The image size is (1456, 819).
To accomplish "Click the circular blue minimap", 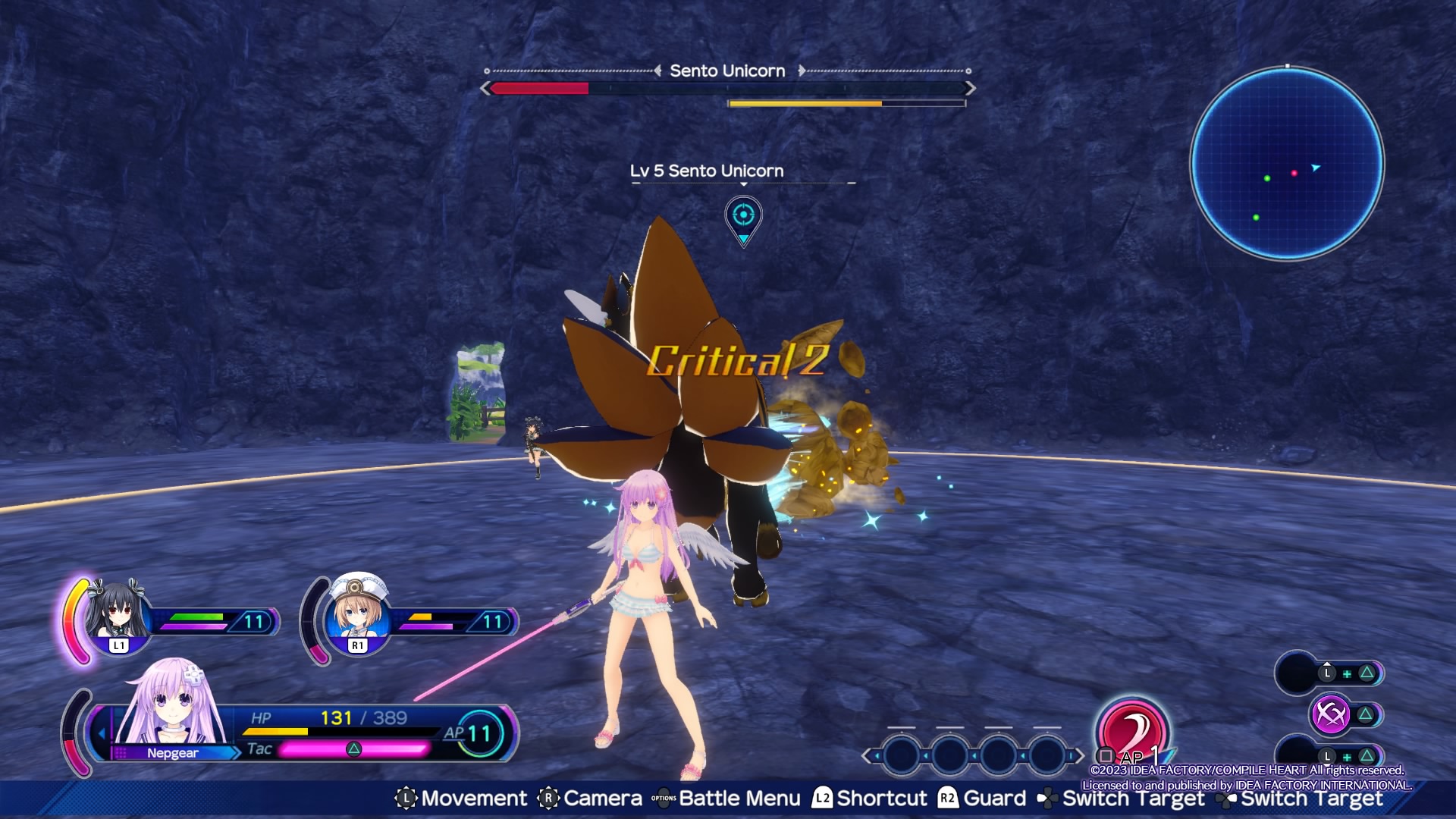I will click(1287, 163).
